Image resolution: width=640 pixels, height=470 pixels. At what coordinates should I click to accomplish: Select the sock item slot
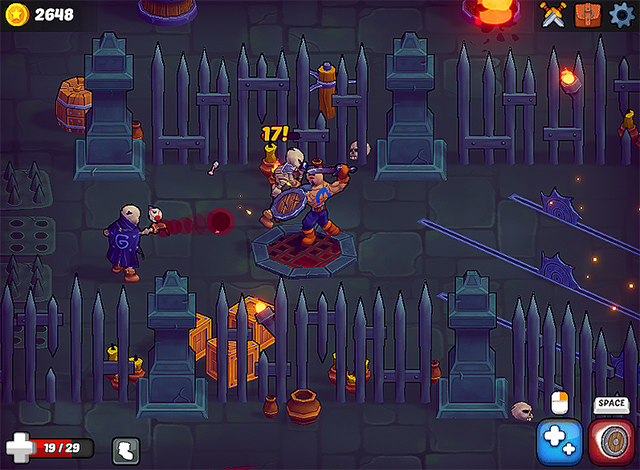pos(126,451)
